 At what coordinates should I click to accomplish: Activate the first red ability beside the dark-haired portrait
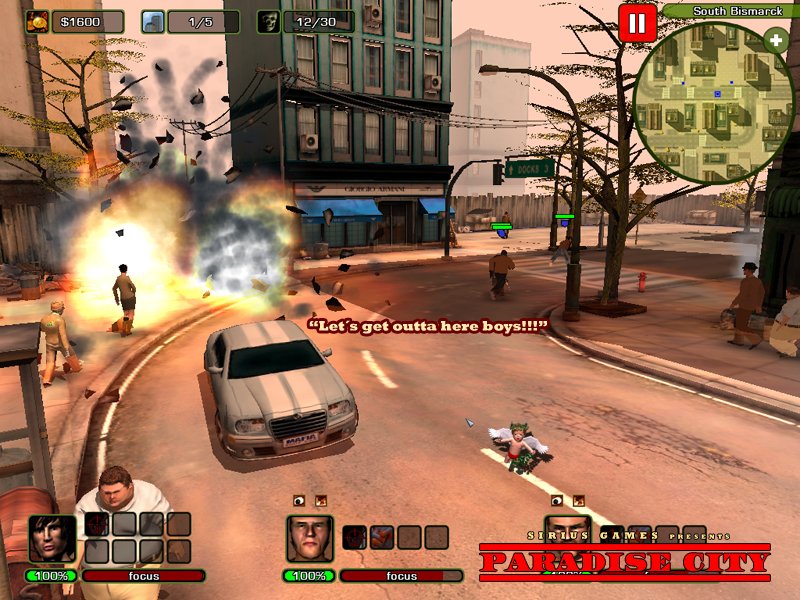click(97, 524)
